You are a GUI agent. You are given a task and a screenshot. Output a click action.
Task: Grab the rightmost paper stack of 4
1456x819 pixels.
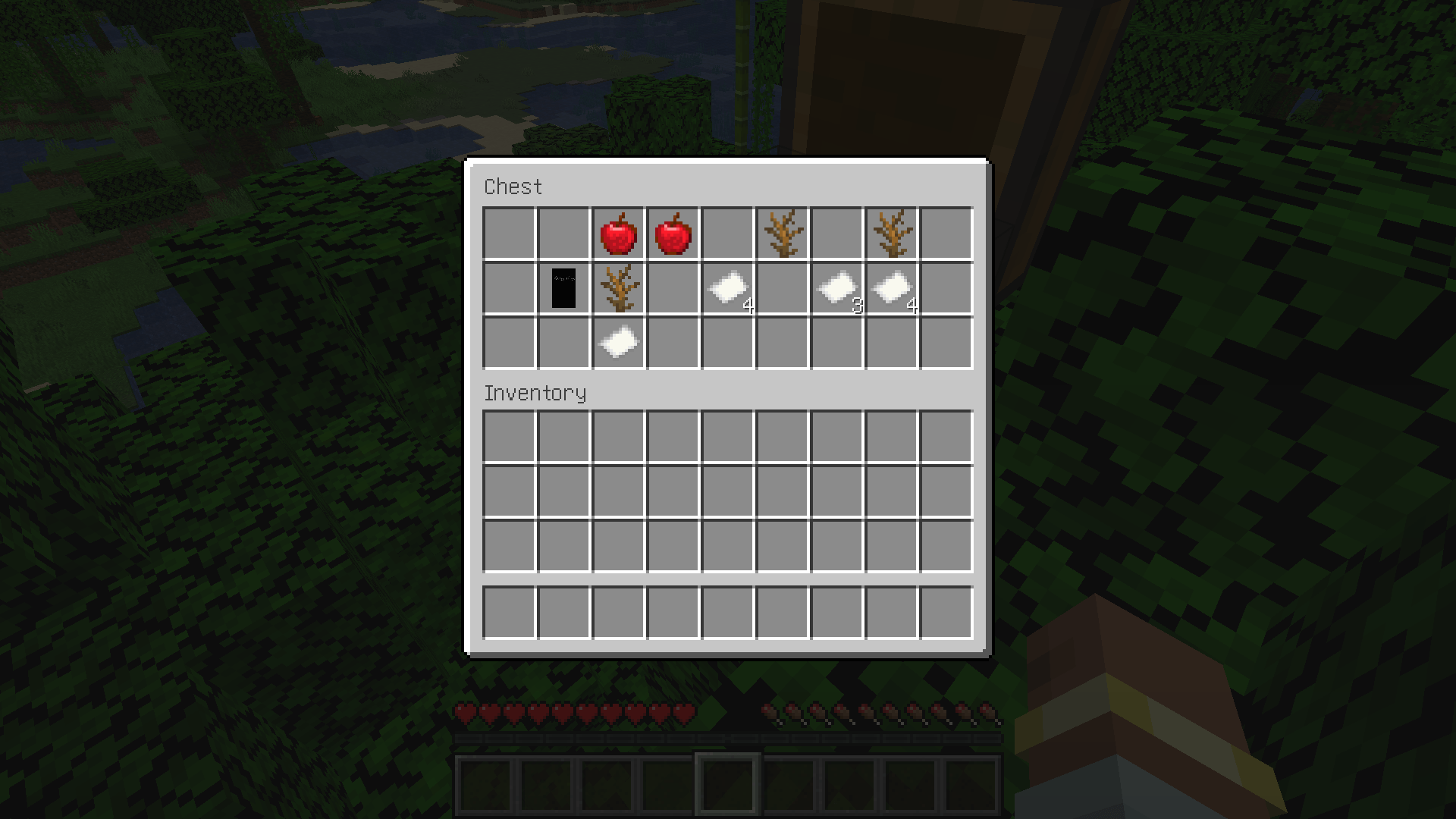point(891,287)
